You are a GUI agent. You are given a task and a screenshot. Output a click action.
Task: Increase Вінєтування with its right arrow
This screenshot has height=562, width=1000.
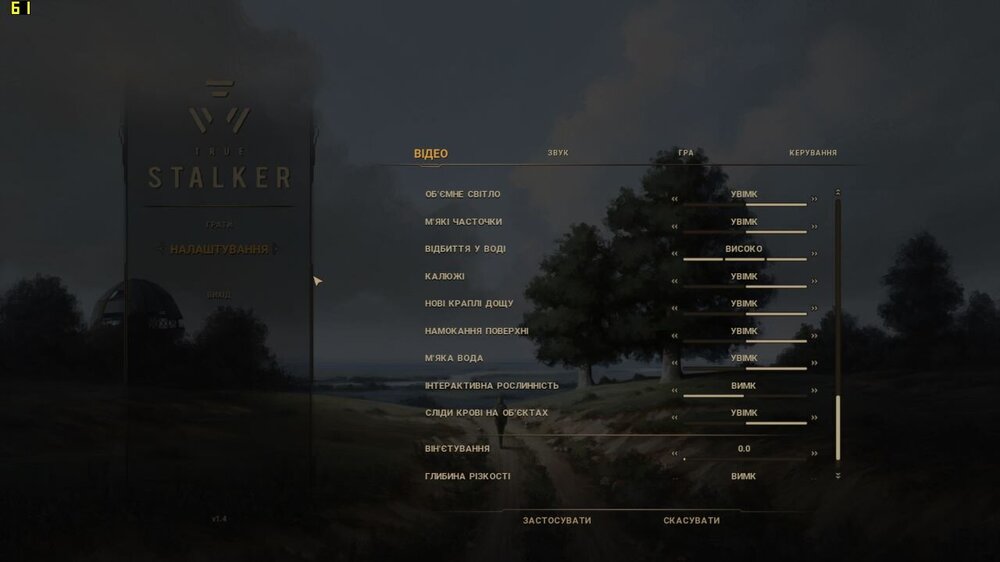point(814,453)
